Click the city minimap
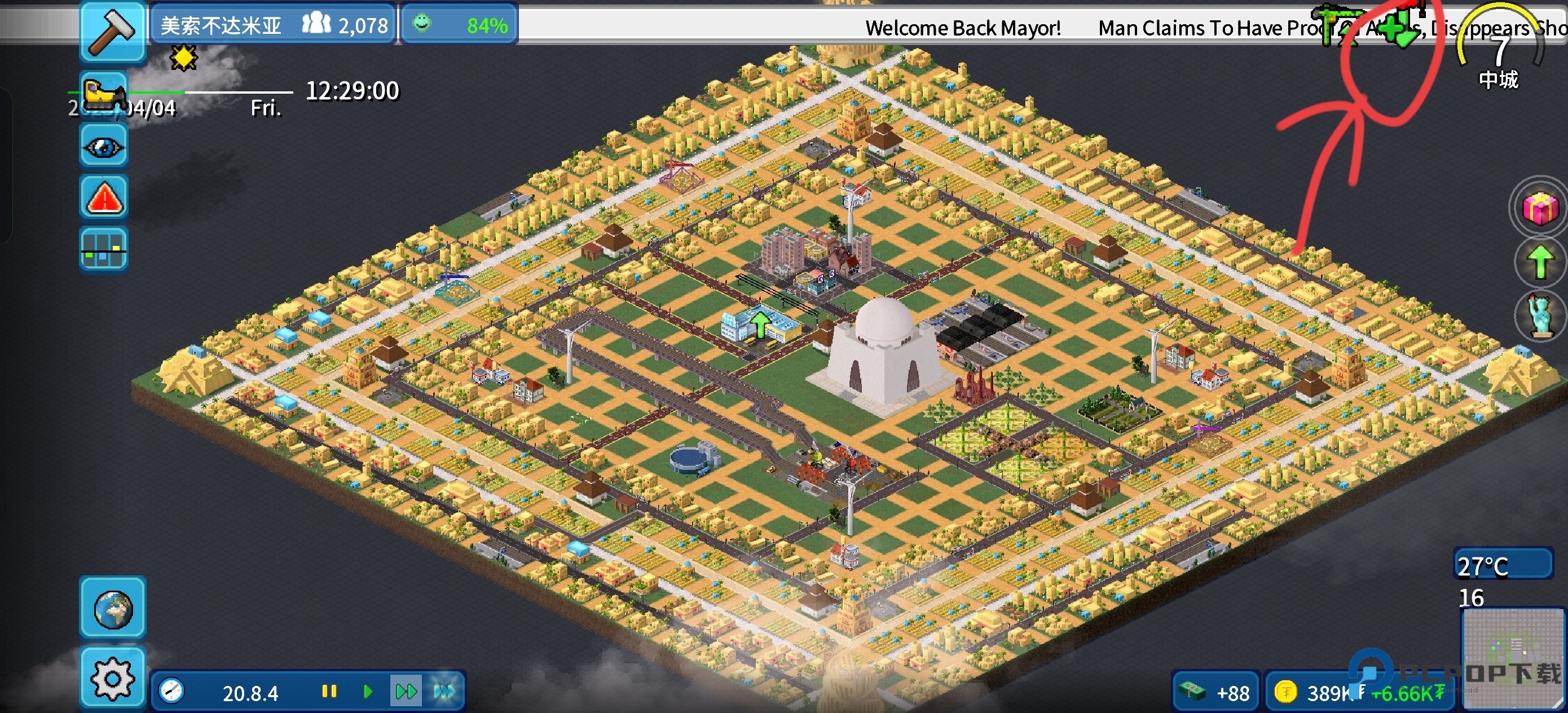This screenshot has height=713, width=1568. coord(1512,658)
